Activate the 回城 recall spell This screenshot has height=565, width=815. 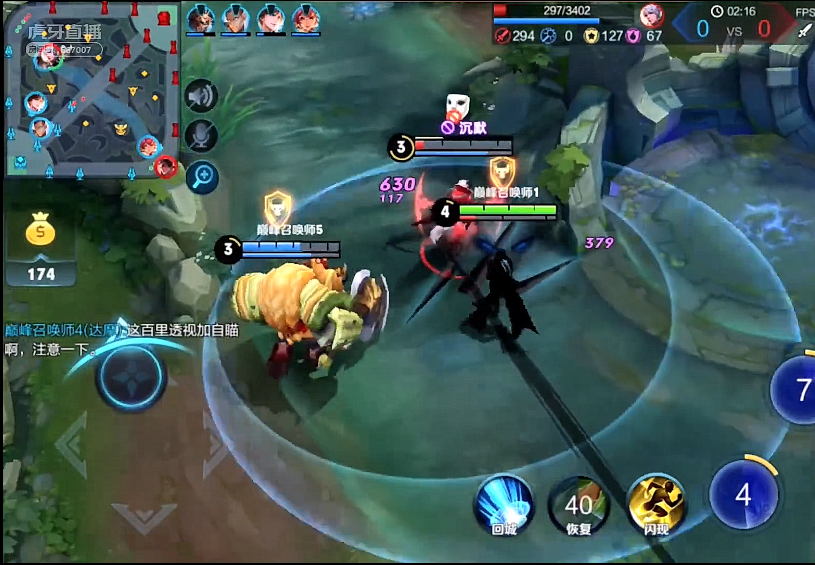point(504,503)
